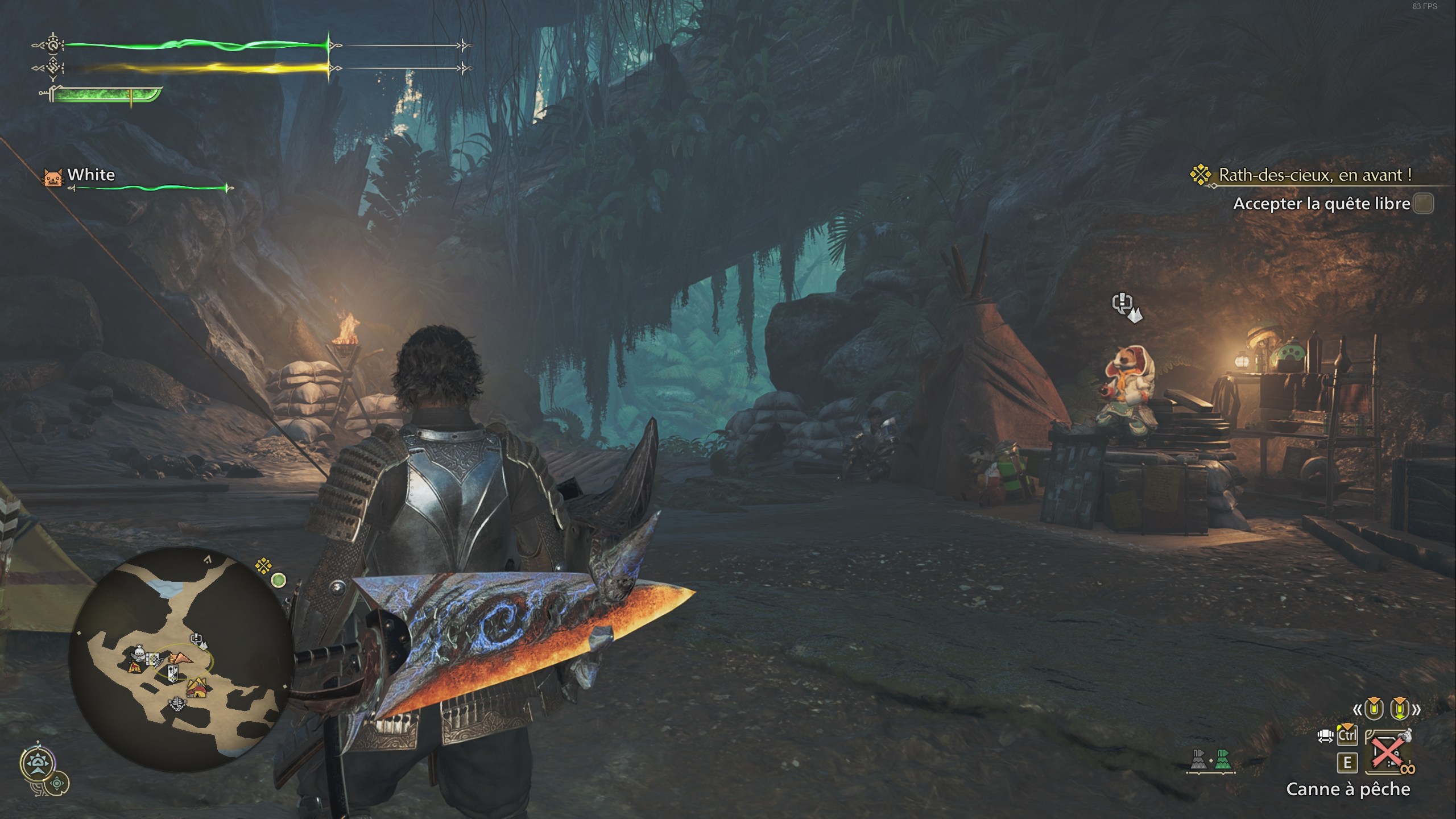Click the village huts icon on the minimap

tap(196, 688)
